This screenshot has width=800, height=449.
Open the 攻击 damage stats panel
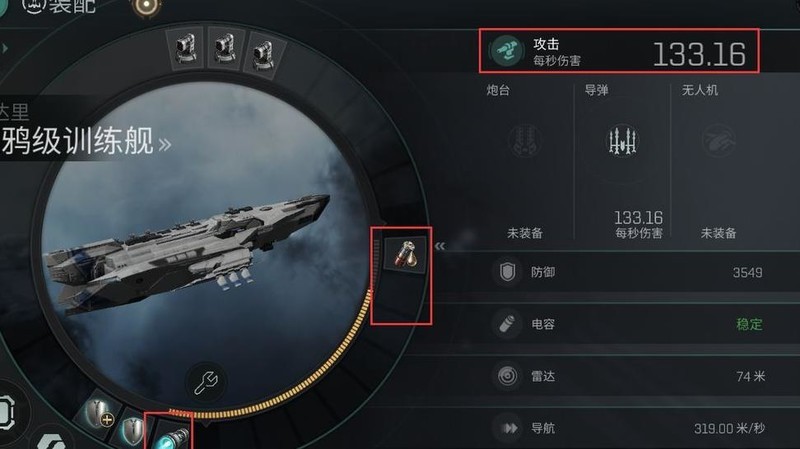(x=619, y=51)
